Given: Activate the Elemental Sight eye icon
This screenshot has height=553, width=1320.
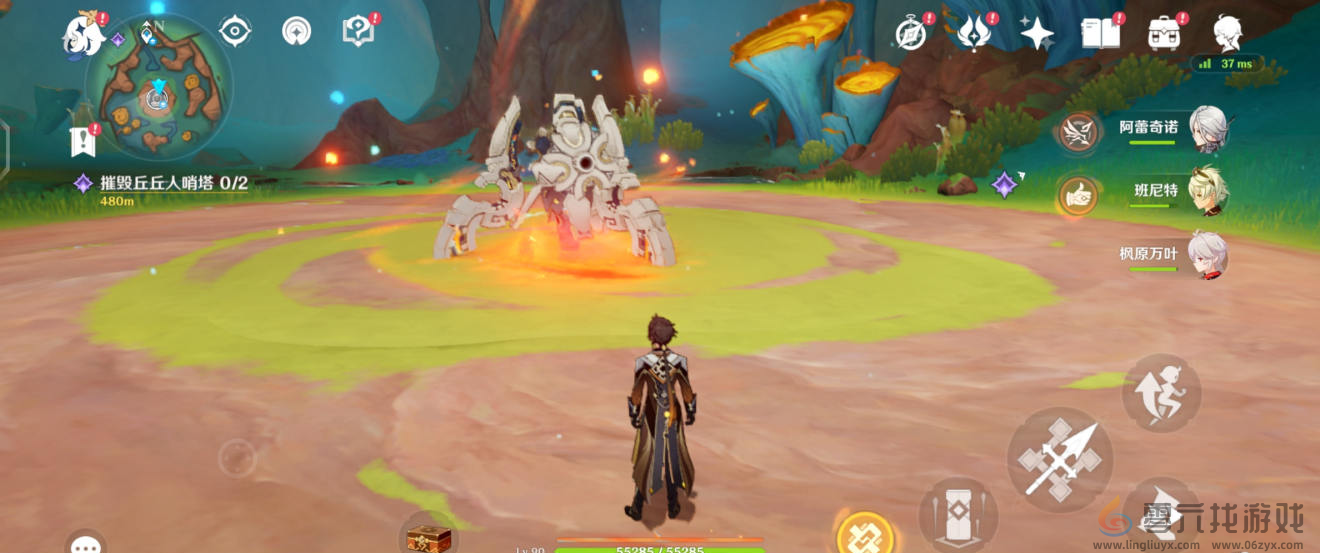Looking at the screenshot, I should pyautogui.click(x=235, y=32).
